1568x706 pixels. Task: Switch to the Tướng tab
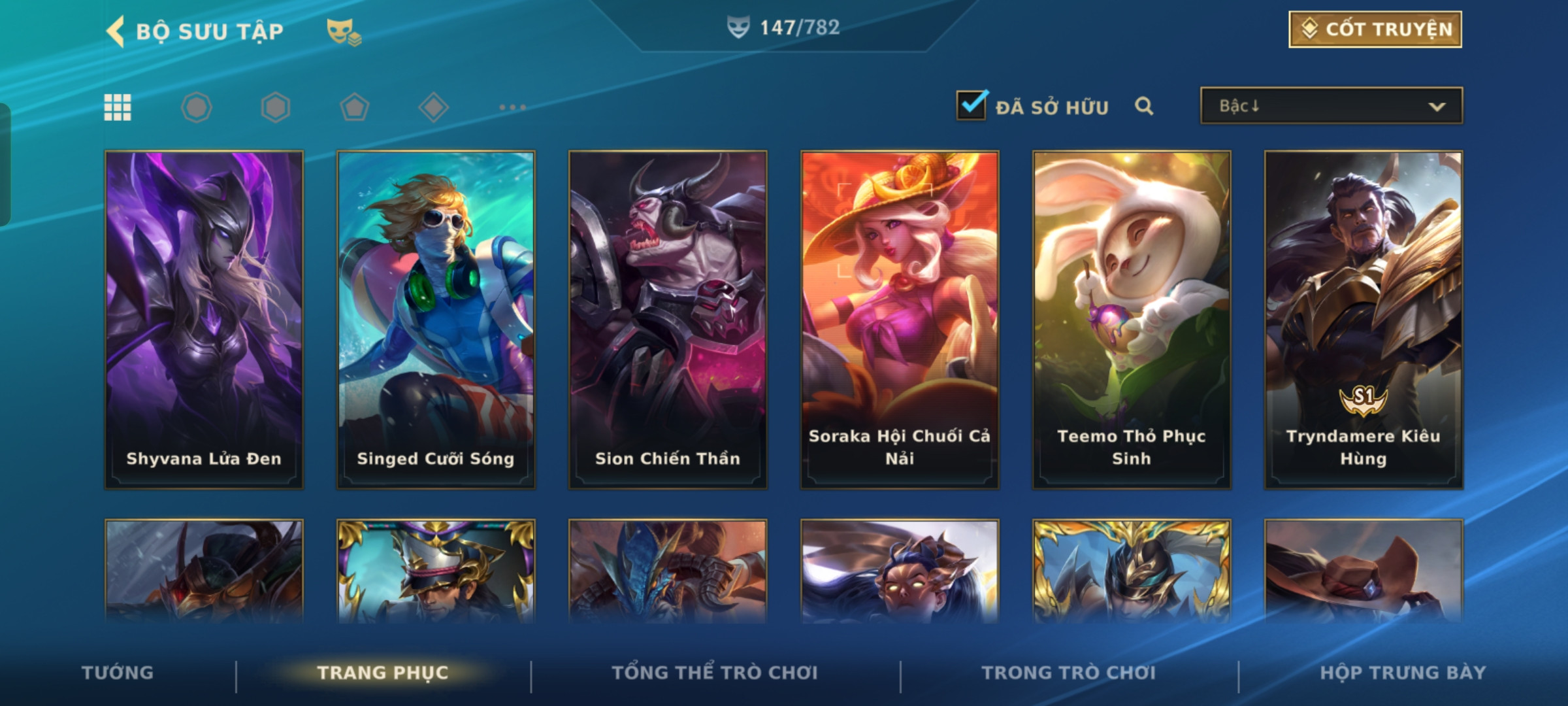(118, 673)
